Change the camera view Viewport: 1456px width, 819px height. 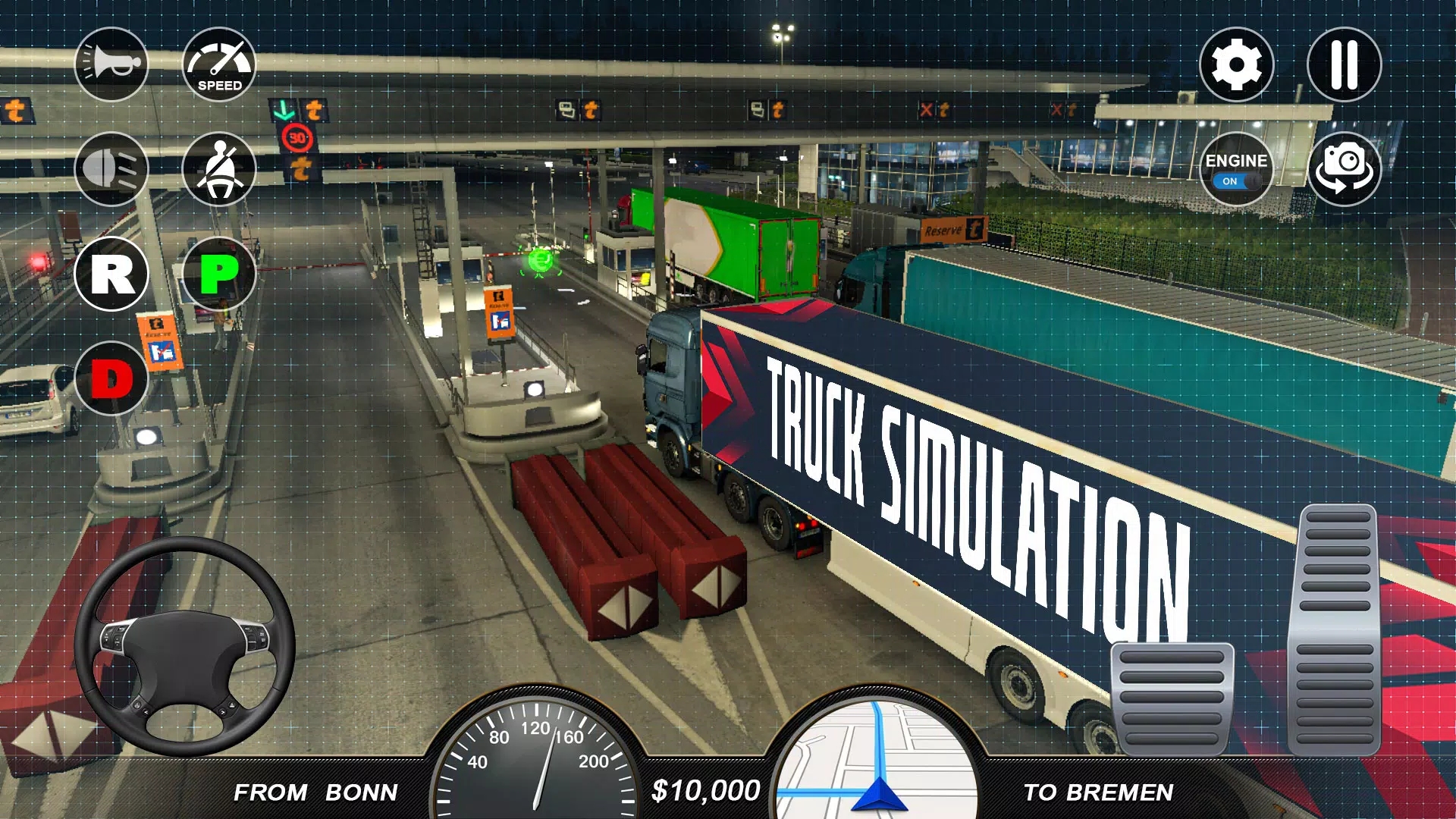pyautogui.click(x=1344, y=169)
